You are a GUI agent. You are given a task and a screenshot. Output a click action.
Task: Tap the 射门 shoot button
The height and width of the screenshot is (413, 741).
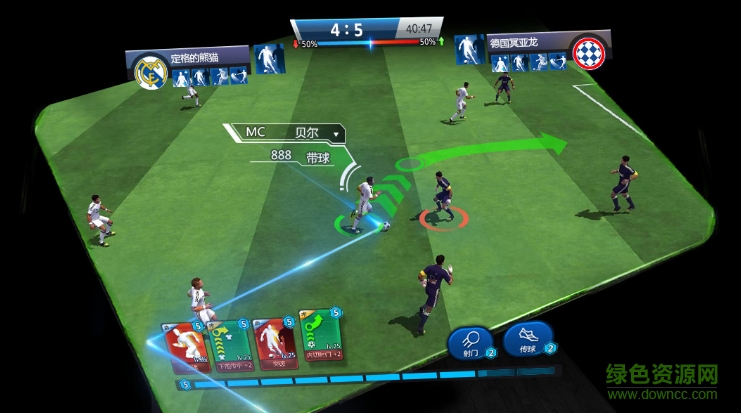coord(467,343)
